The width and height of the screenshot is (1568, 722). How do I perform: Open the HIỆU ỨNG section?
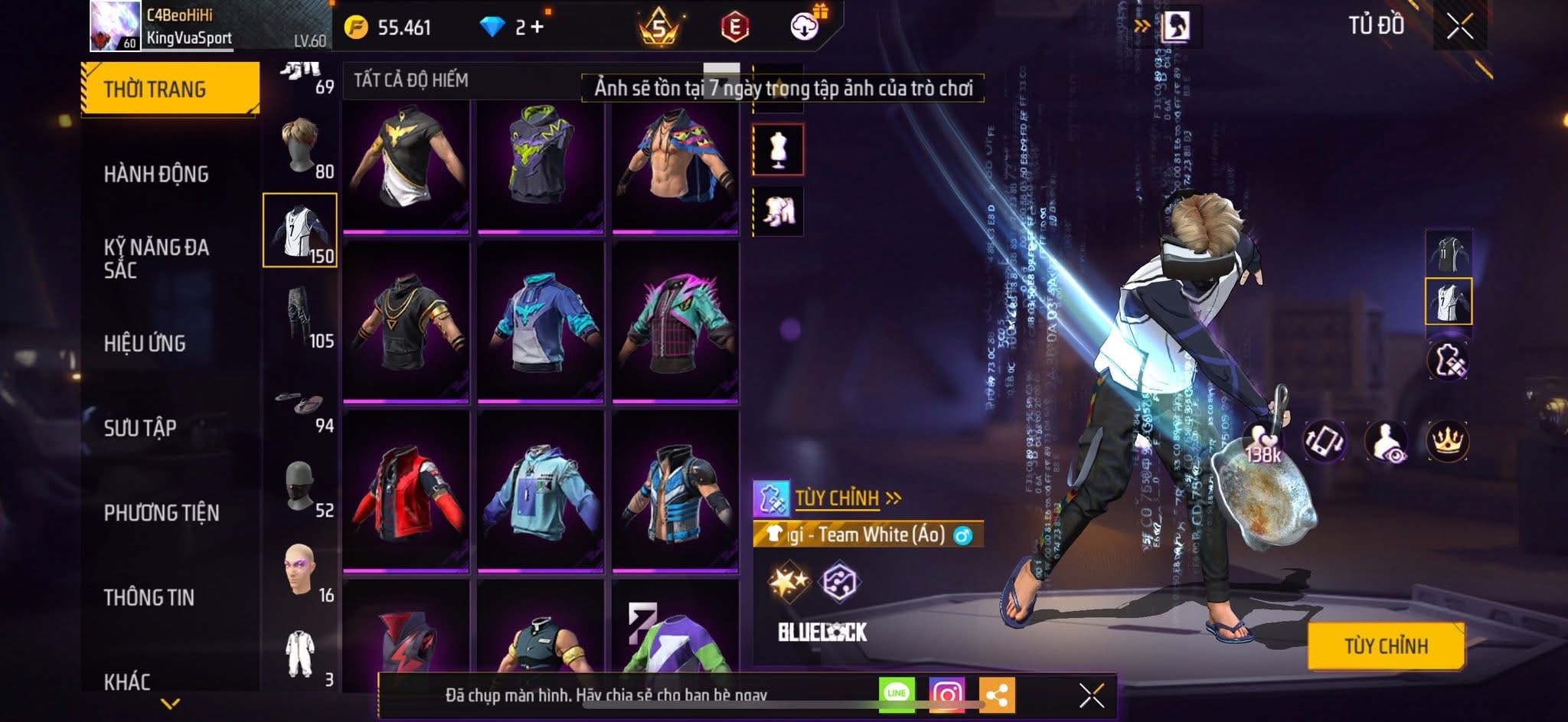tap(145, 343)
